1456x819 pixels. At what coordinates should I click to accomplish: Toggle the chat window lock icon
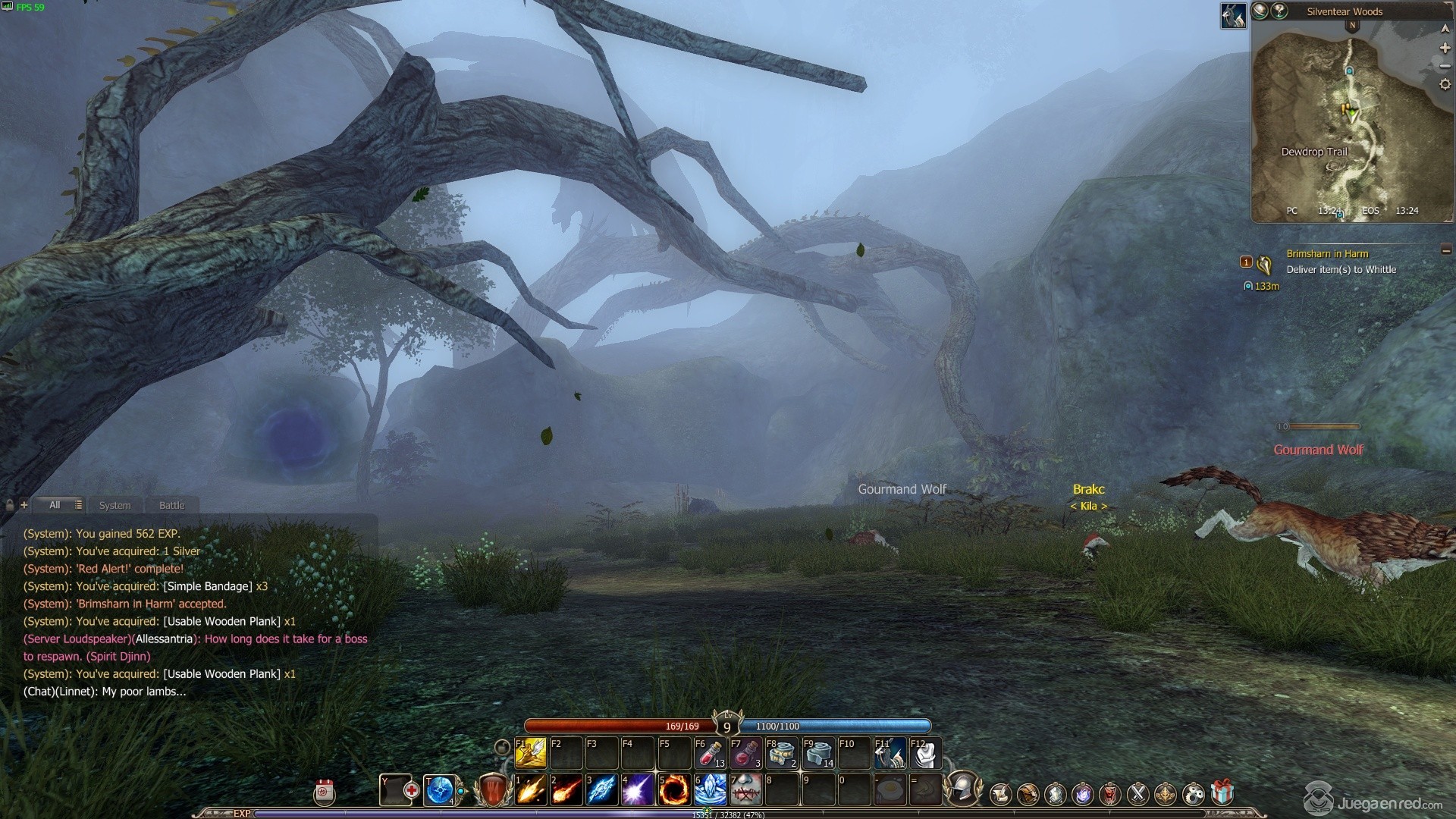(x=10, y=505)
